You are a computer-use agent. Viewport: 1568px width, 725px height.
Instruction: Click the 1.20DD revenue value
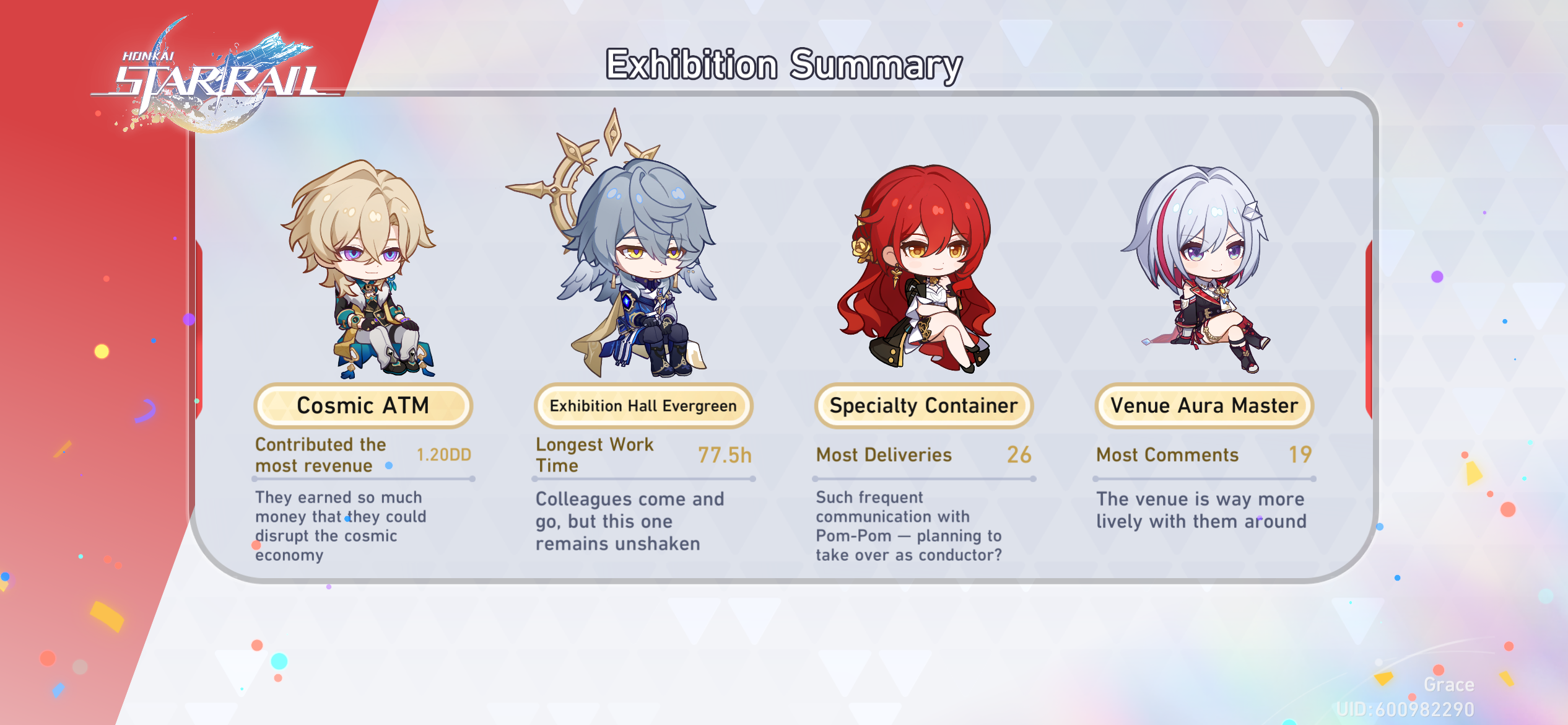(x=443, y=454)
